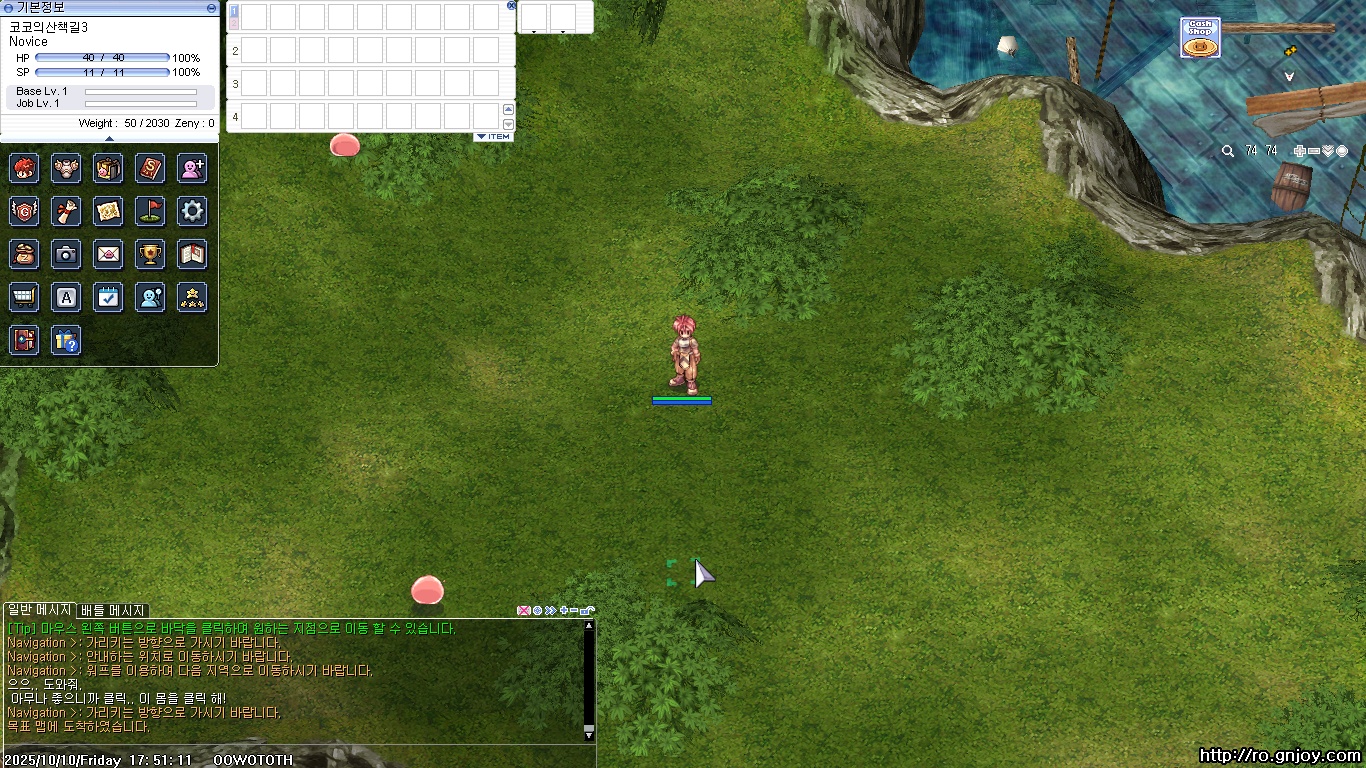The image size is (1366, 768).
Task: Click the magnifier search icon by coordinates
Action: [x=1228, y=151]
